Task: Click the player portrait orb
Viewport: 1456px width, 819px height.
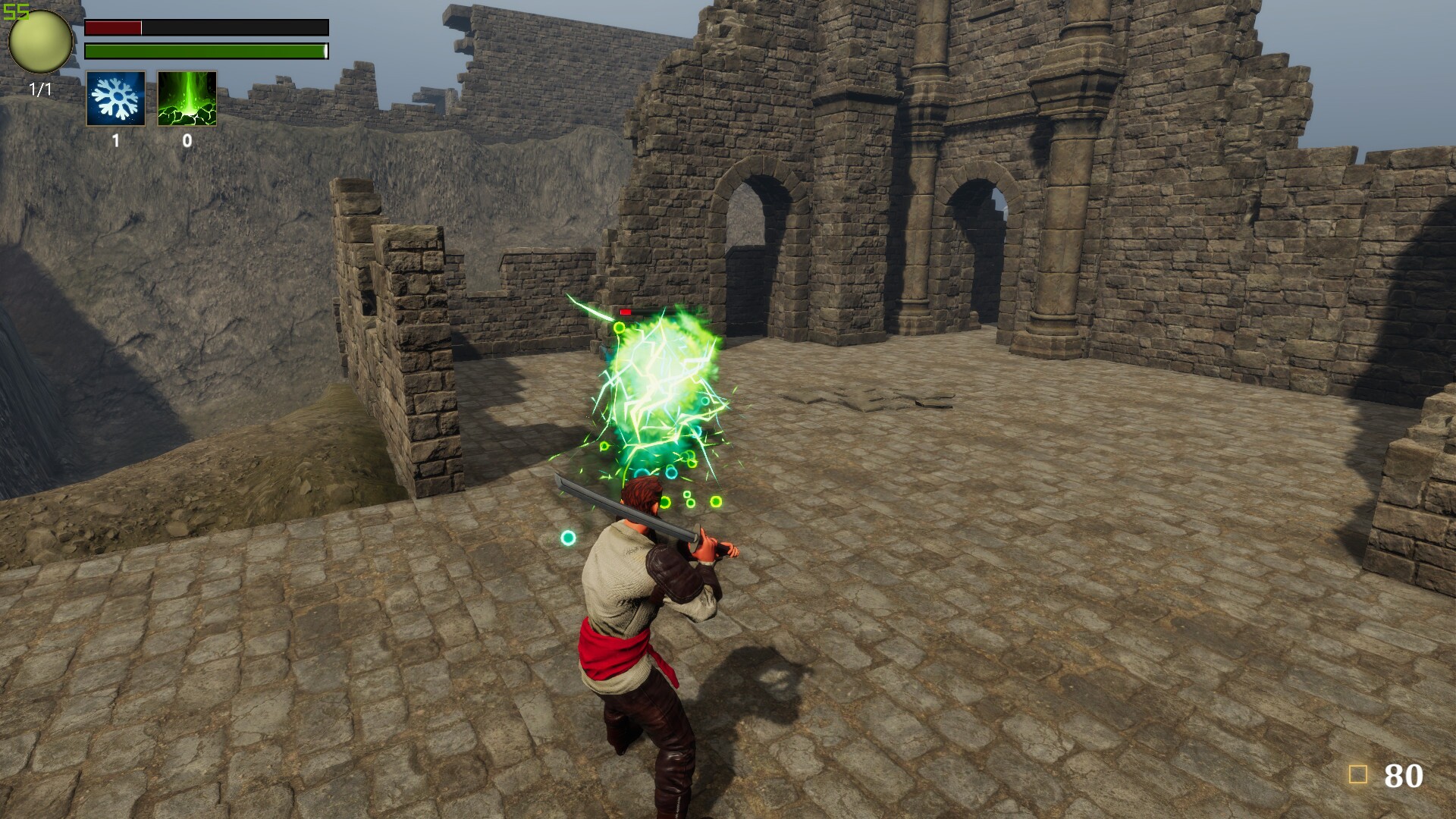Action: coord(39,42)
